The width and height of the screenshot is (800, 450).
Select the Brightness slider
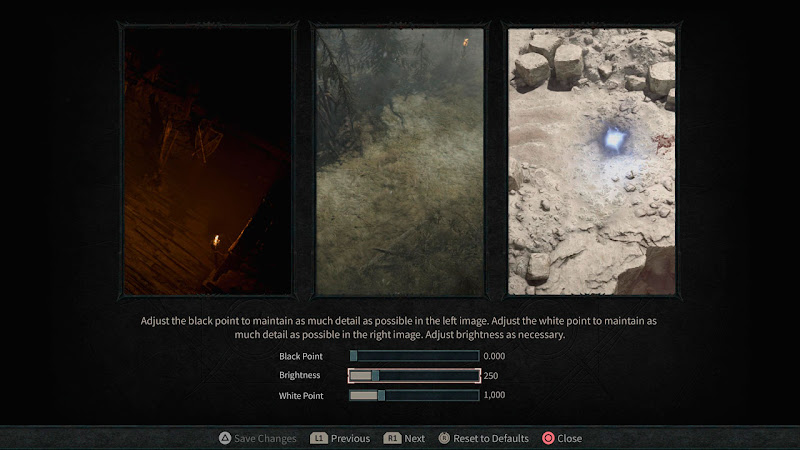point(414,376)
